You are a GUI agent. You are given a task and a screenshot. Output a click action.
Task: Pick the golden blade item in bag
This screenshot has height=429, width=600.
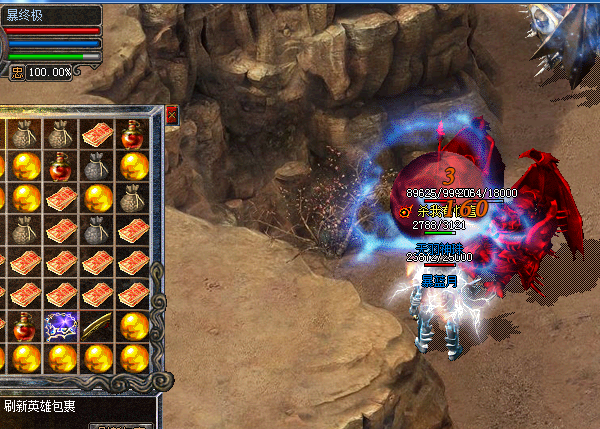(x=97, y=325)
